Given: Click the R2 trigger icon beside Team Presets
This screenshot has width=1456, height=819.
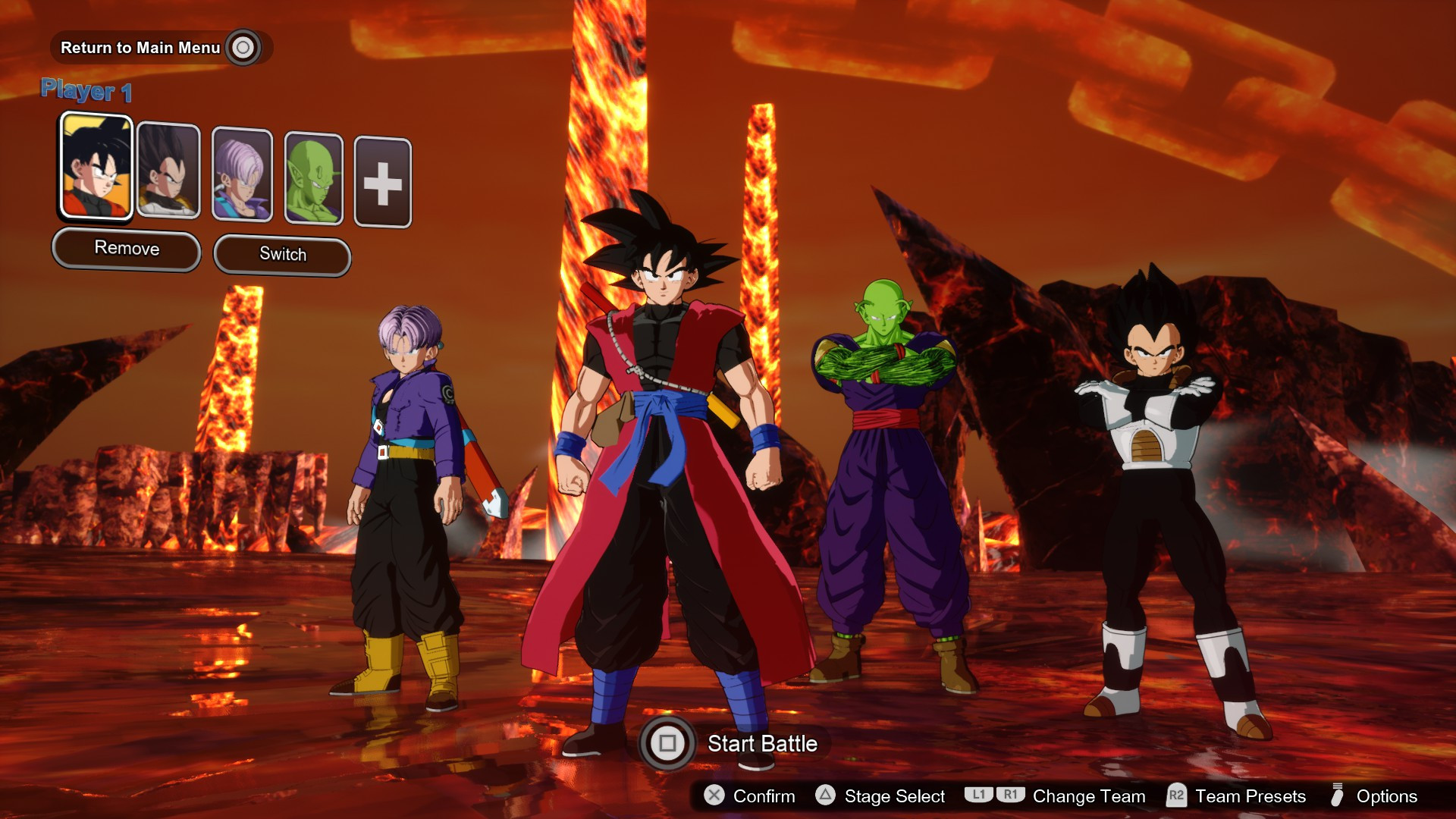Looking at the screenshot, I should click(x=1178, y=795).
